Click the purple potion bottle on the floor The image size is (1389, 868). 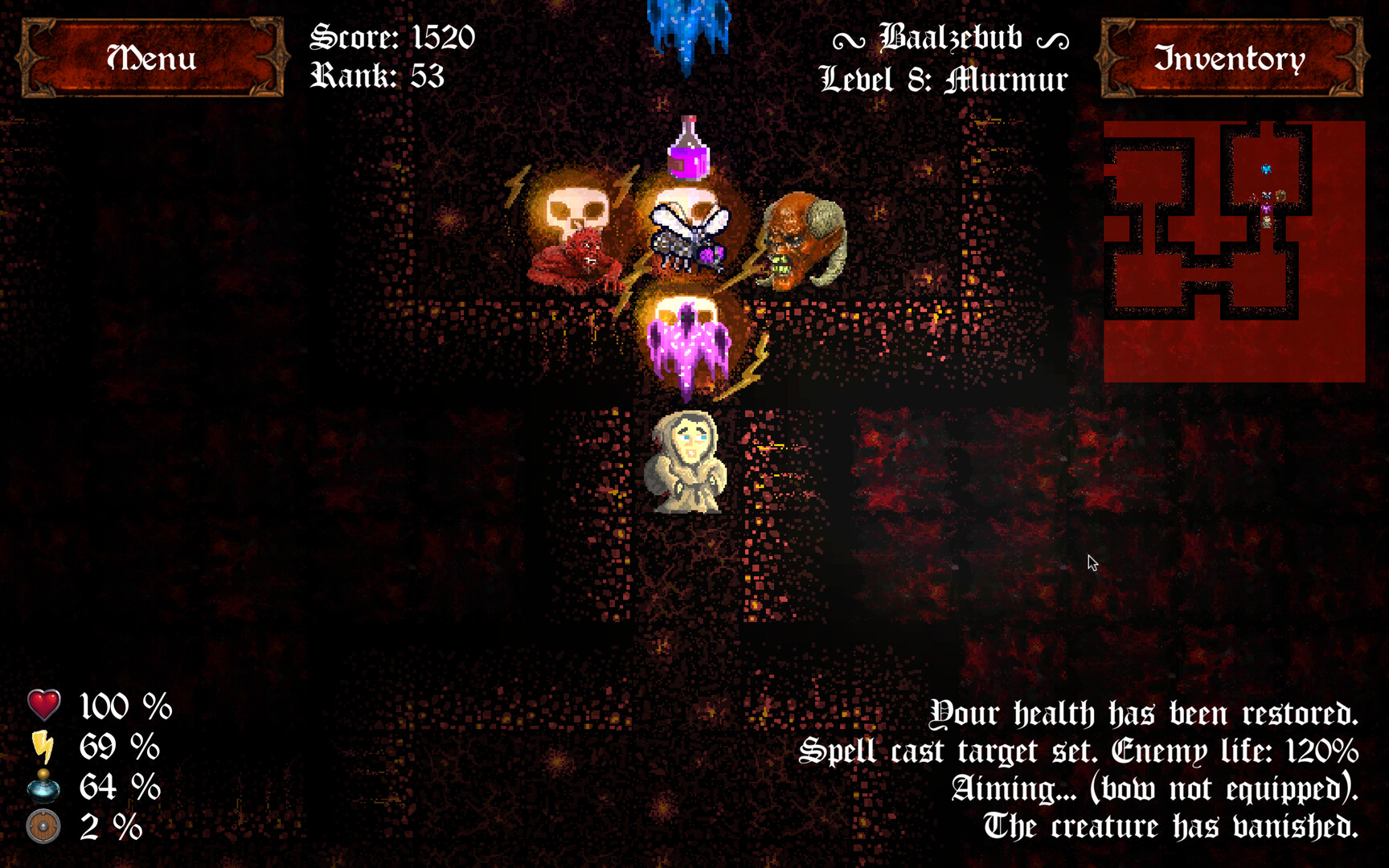pyautogui.click(x=688, y=152)
